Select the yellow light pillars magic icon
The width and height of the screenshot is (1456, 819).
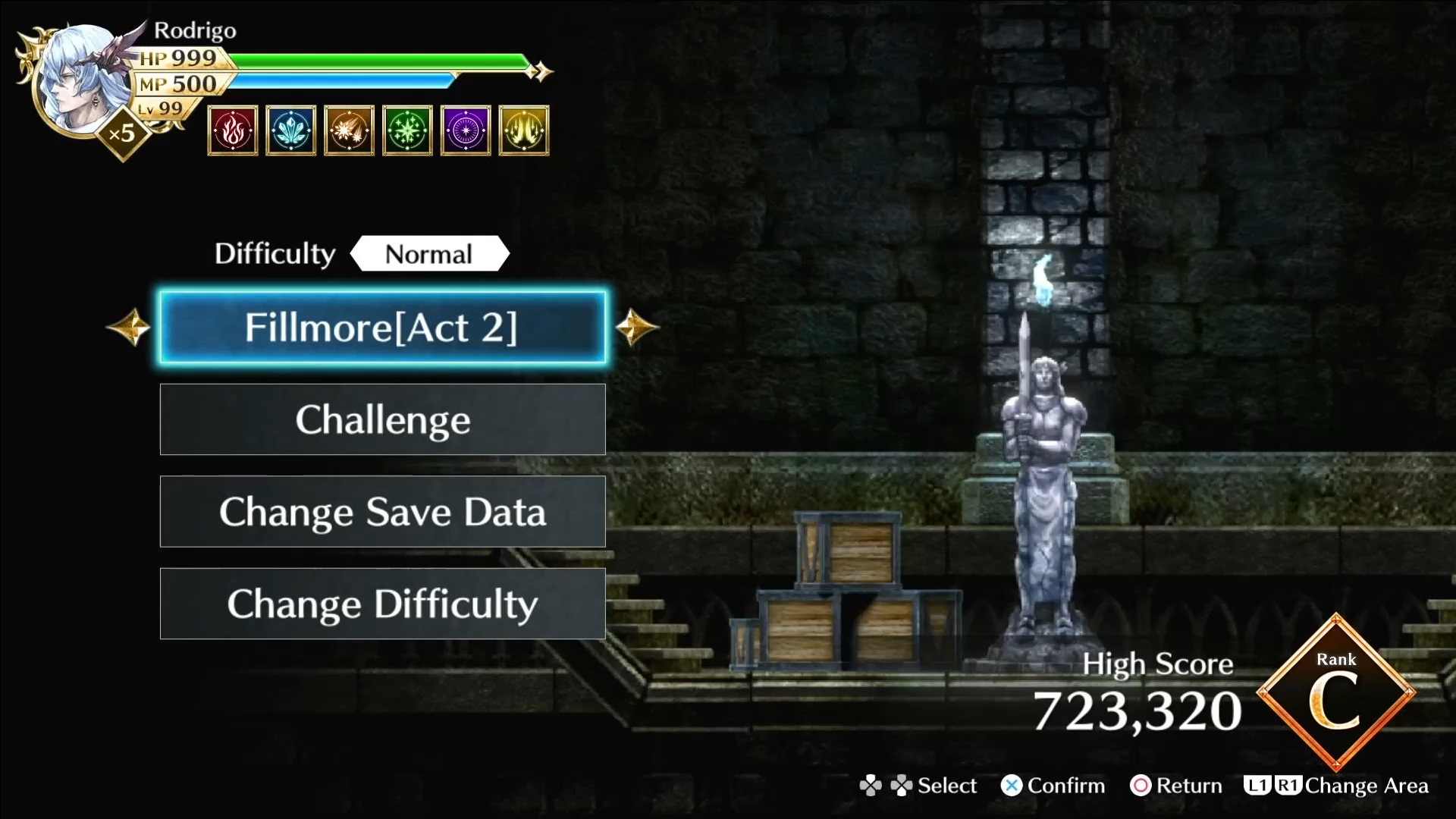(524, 130)
